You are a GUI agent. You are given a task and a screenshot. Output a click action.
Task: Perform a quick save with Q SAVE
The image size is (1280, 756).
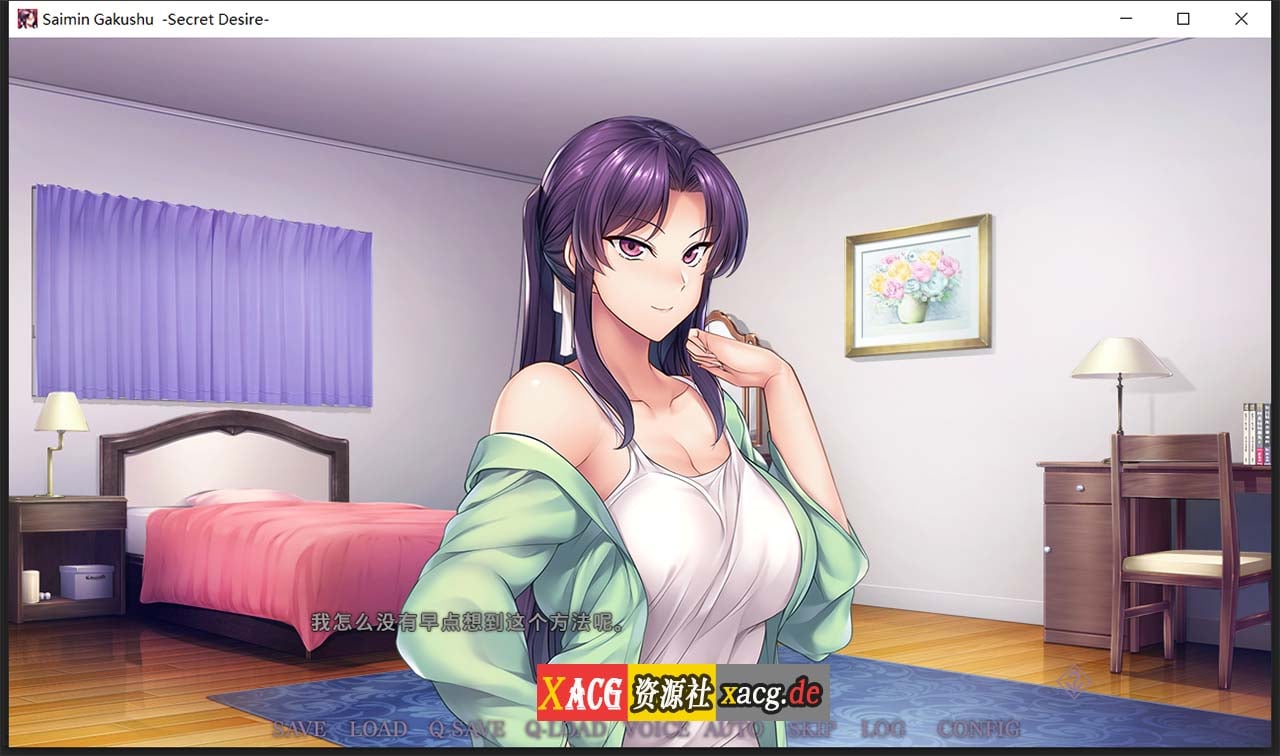pyautogui.click(x=466, y=729)
